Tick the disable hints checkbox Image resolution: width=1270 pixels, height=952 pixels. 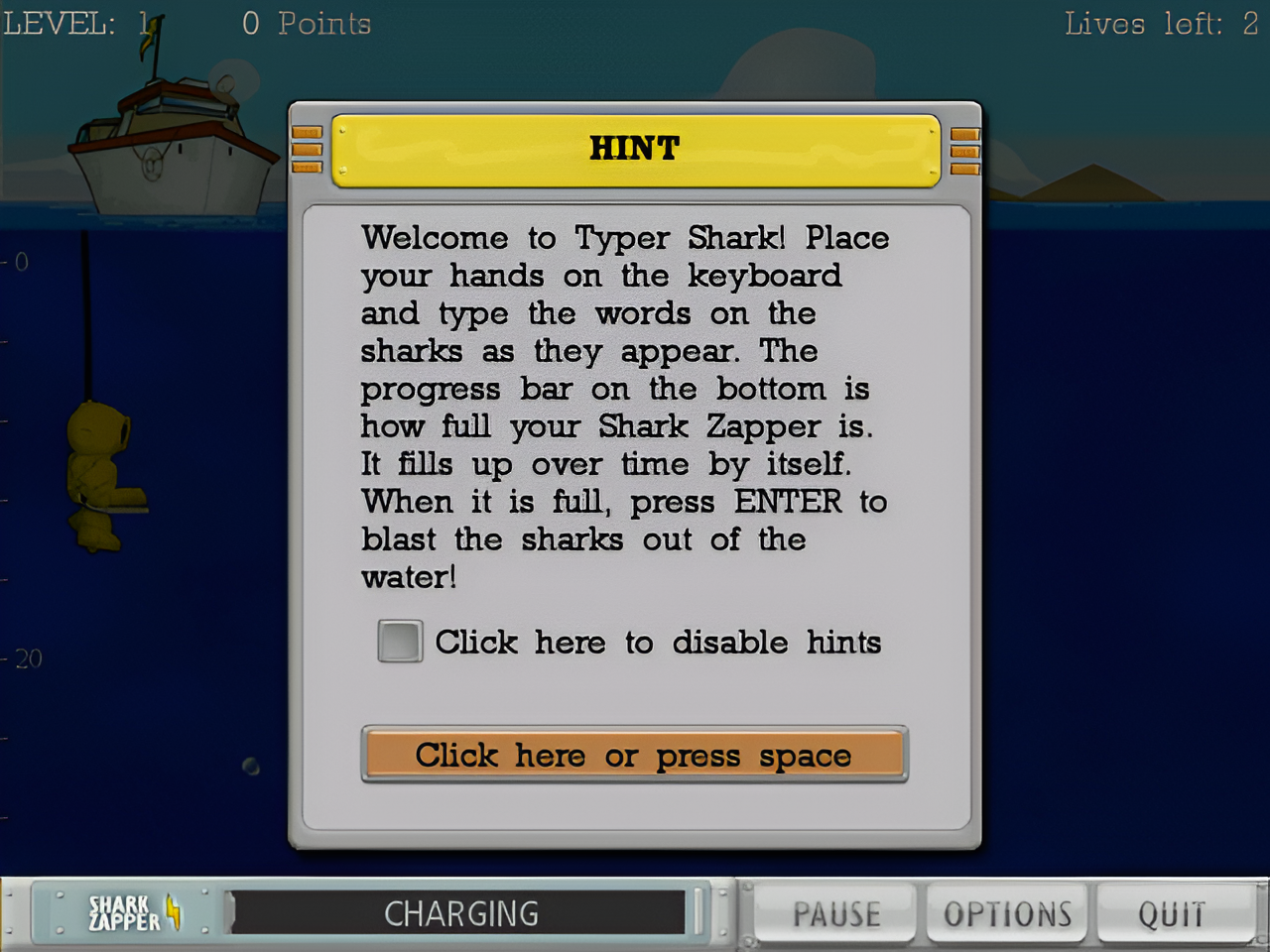(400, 642)
